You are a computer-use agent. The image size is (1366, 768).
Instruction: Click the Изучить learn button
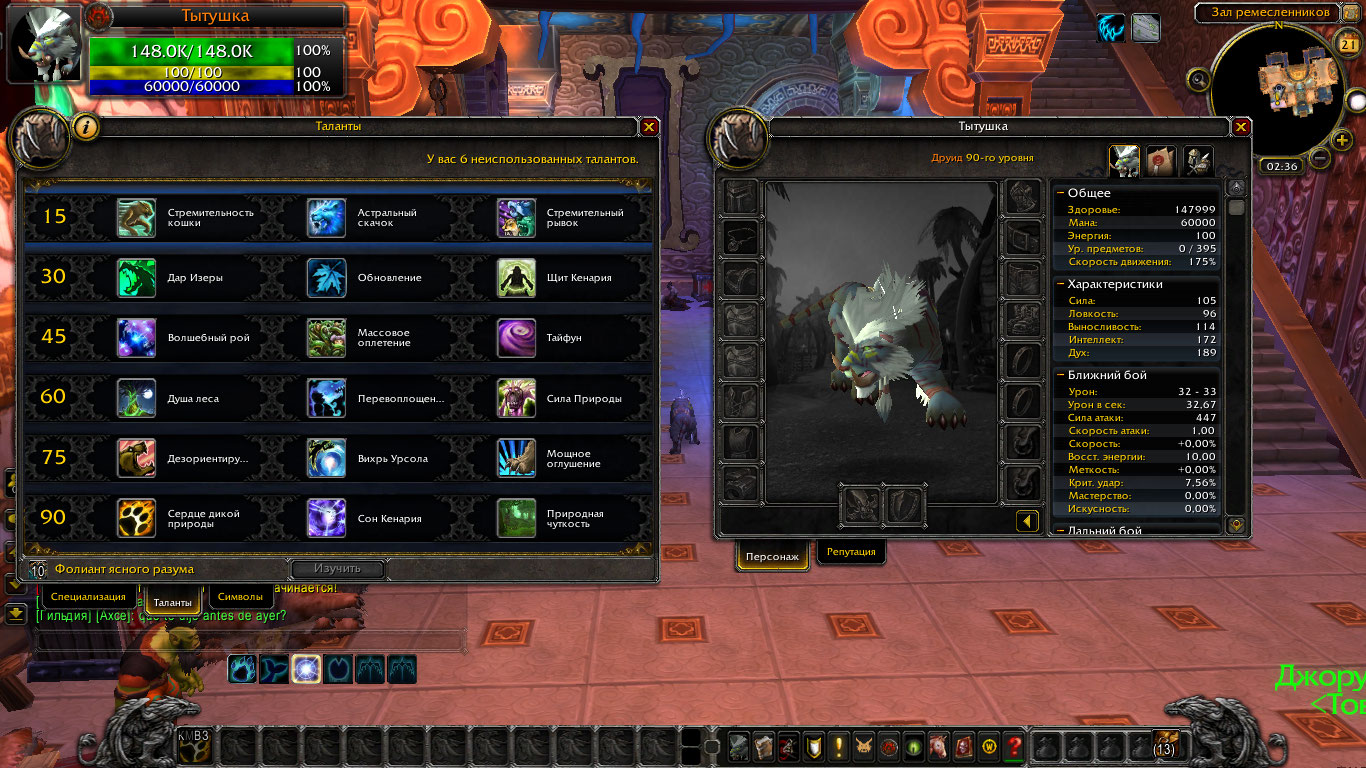pyautogui.click(x=337, y=569)
